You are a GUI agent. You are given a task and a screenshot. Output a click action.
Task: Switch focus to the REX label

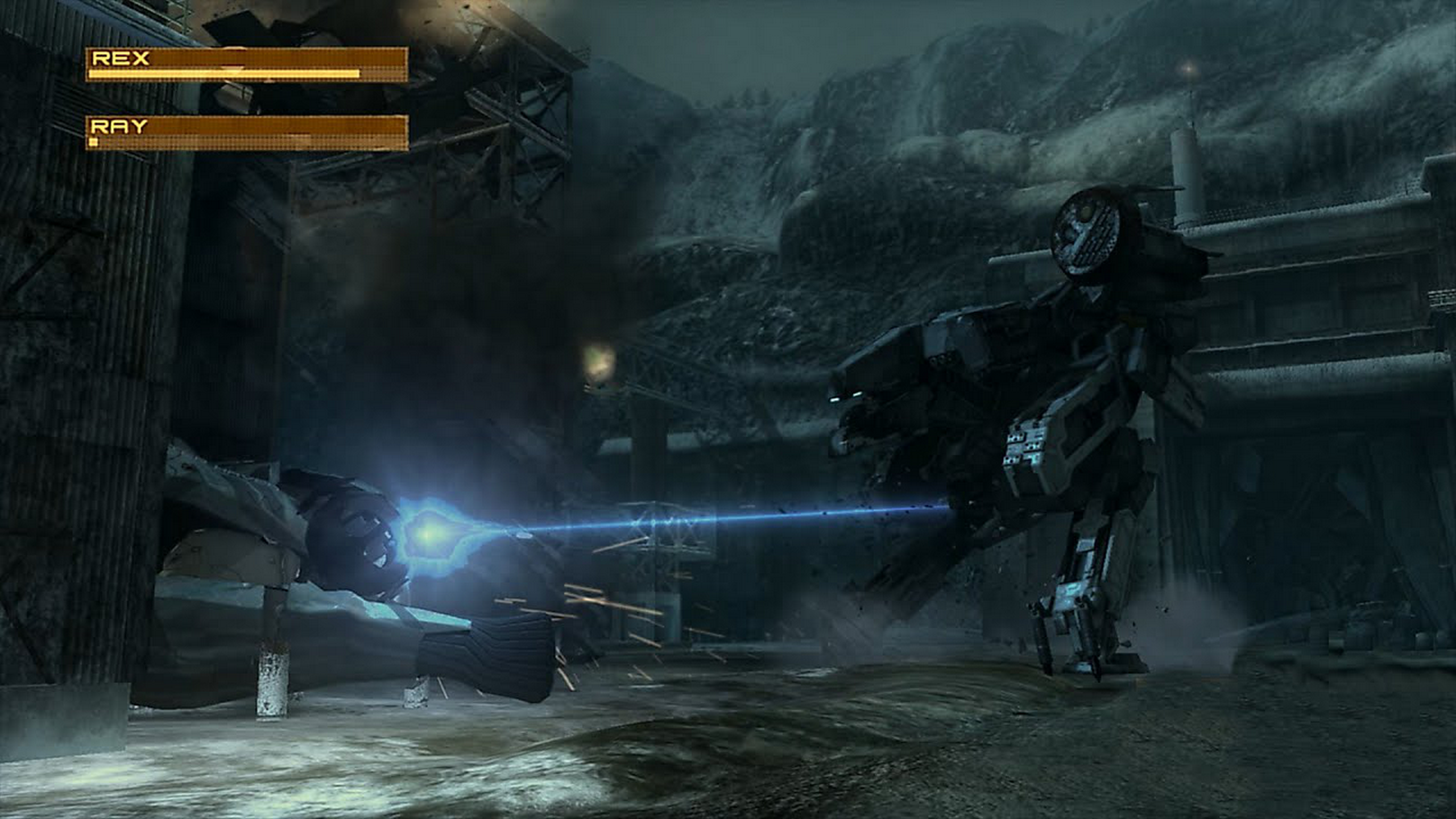[121, 57]
